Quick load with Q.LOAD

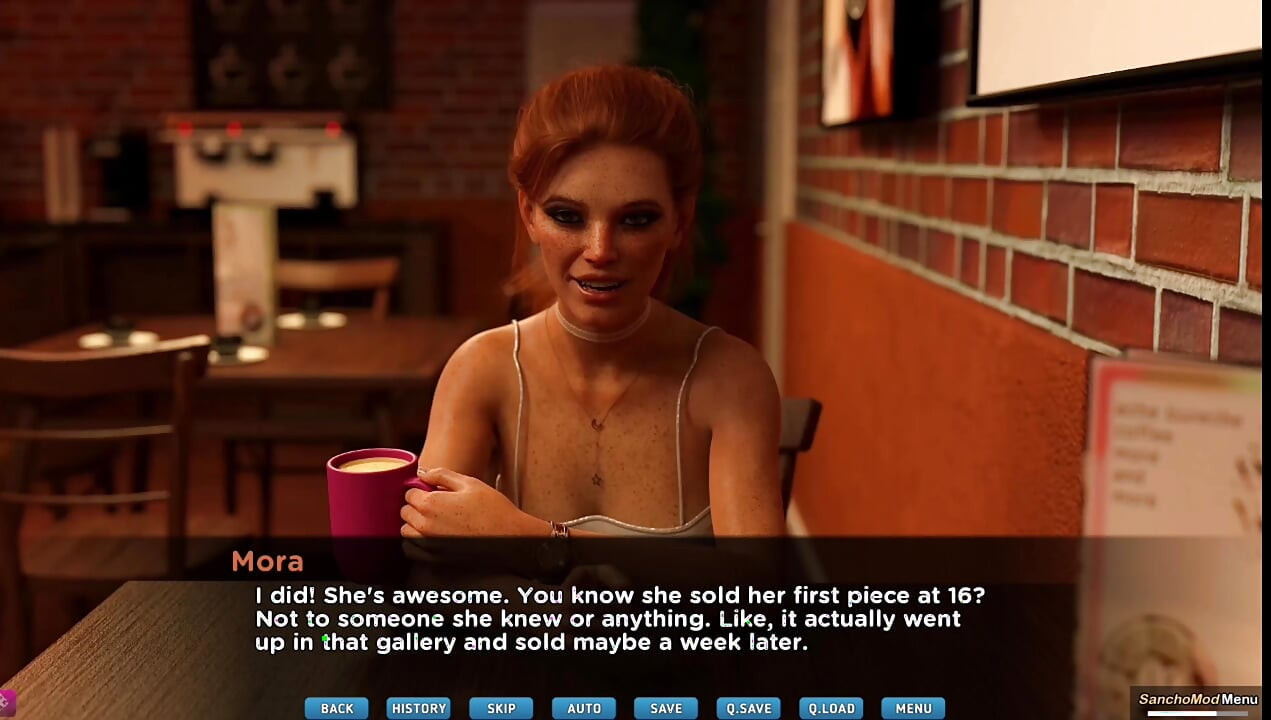(831, 708)
